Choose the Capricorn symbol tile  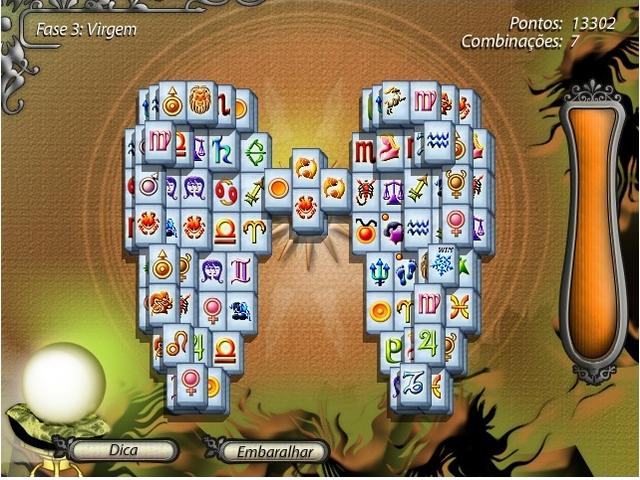(x=414, y=381)
